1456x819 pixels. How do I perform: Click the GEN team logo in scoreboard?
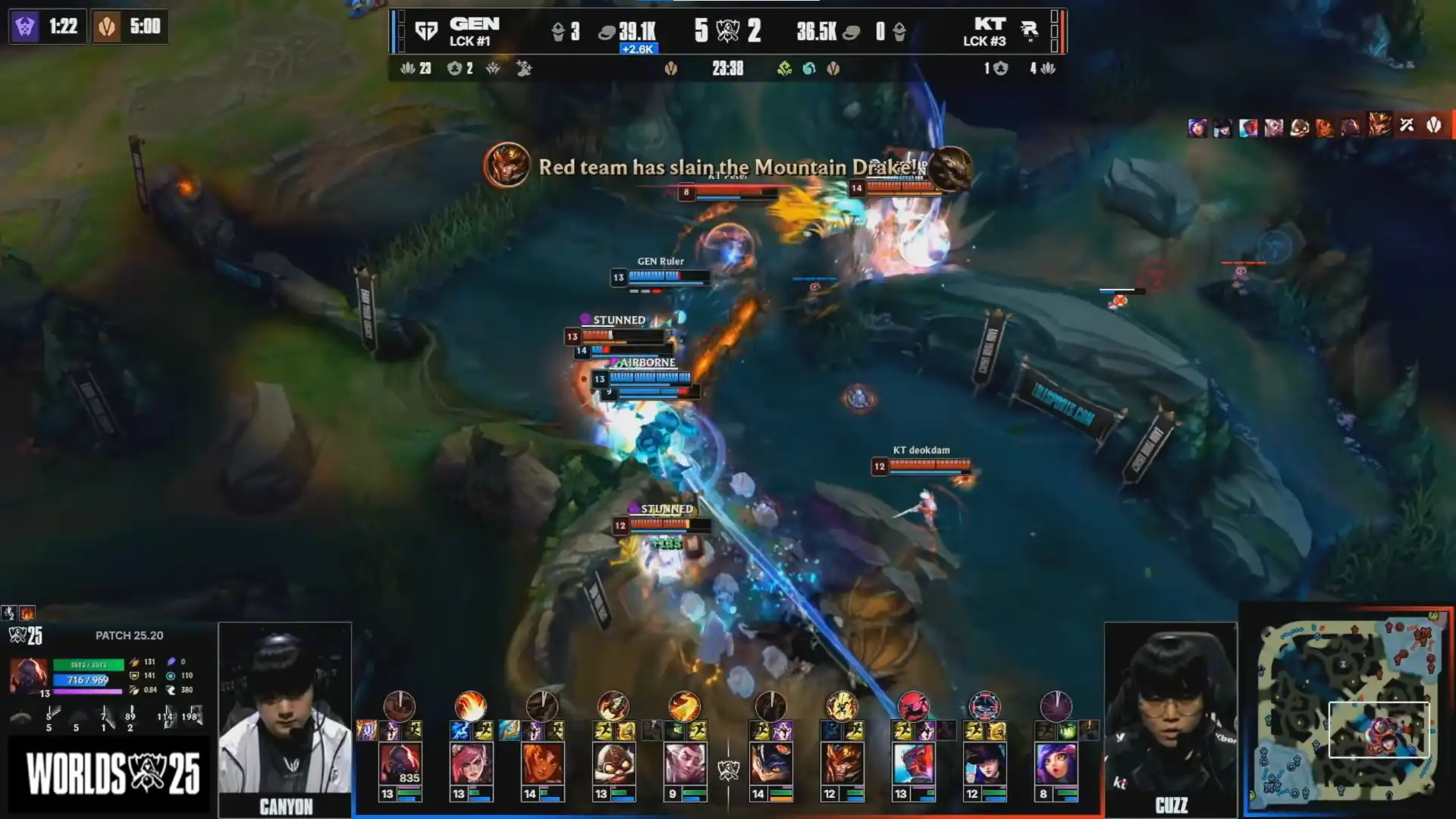point(426,31)
